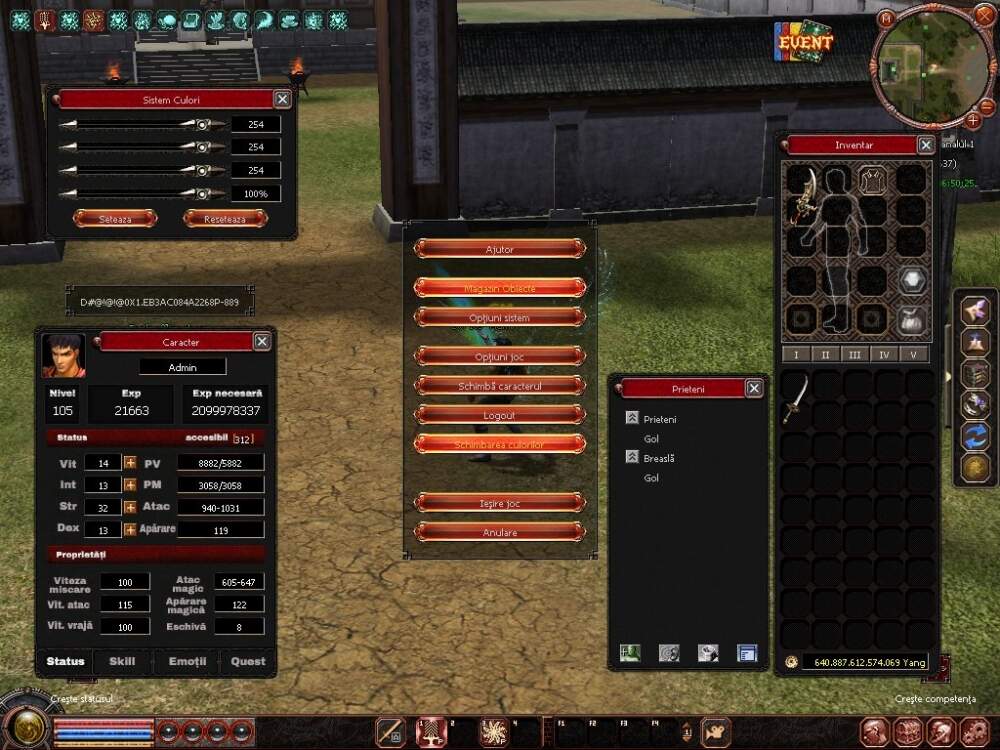
Task: Open Opțiuni sistem settings
Action: click(x=499, y=318)
